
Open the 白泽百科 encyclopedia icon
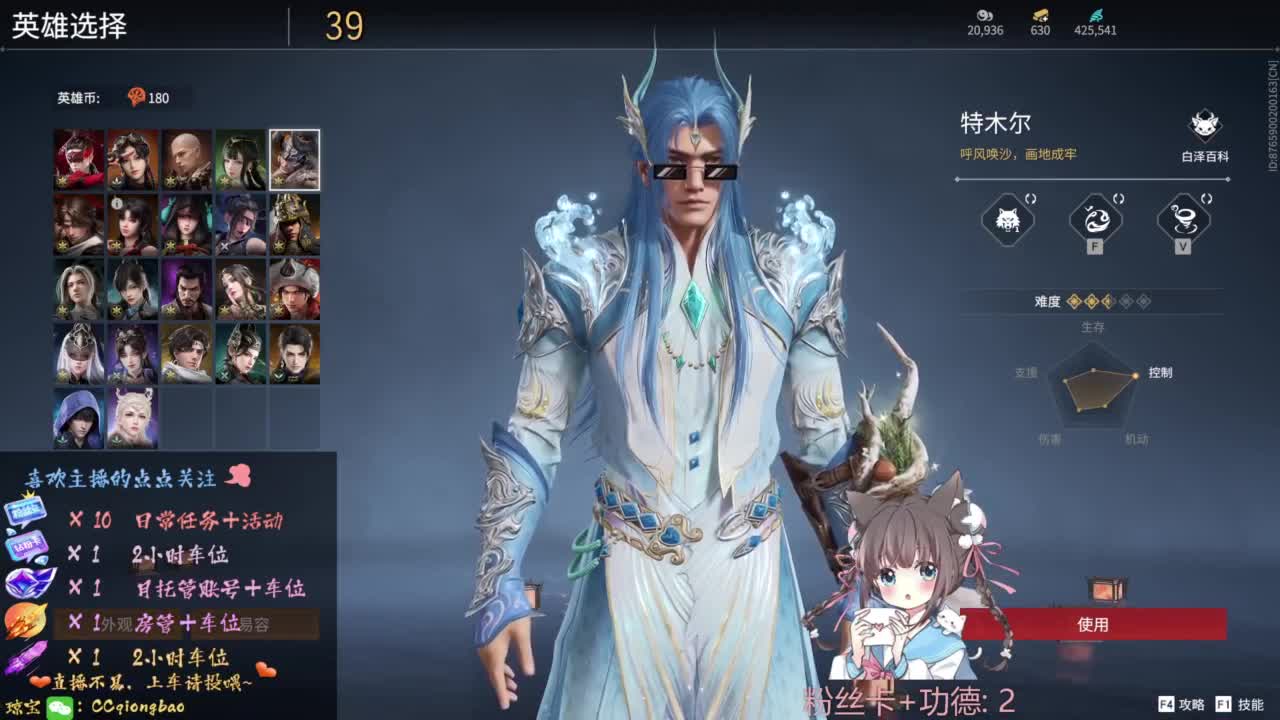pyautogui.click(x=1203, y=125)
